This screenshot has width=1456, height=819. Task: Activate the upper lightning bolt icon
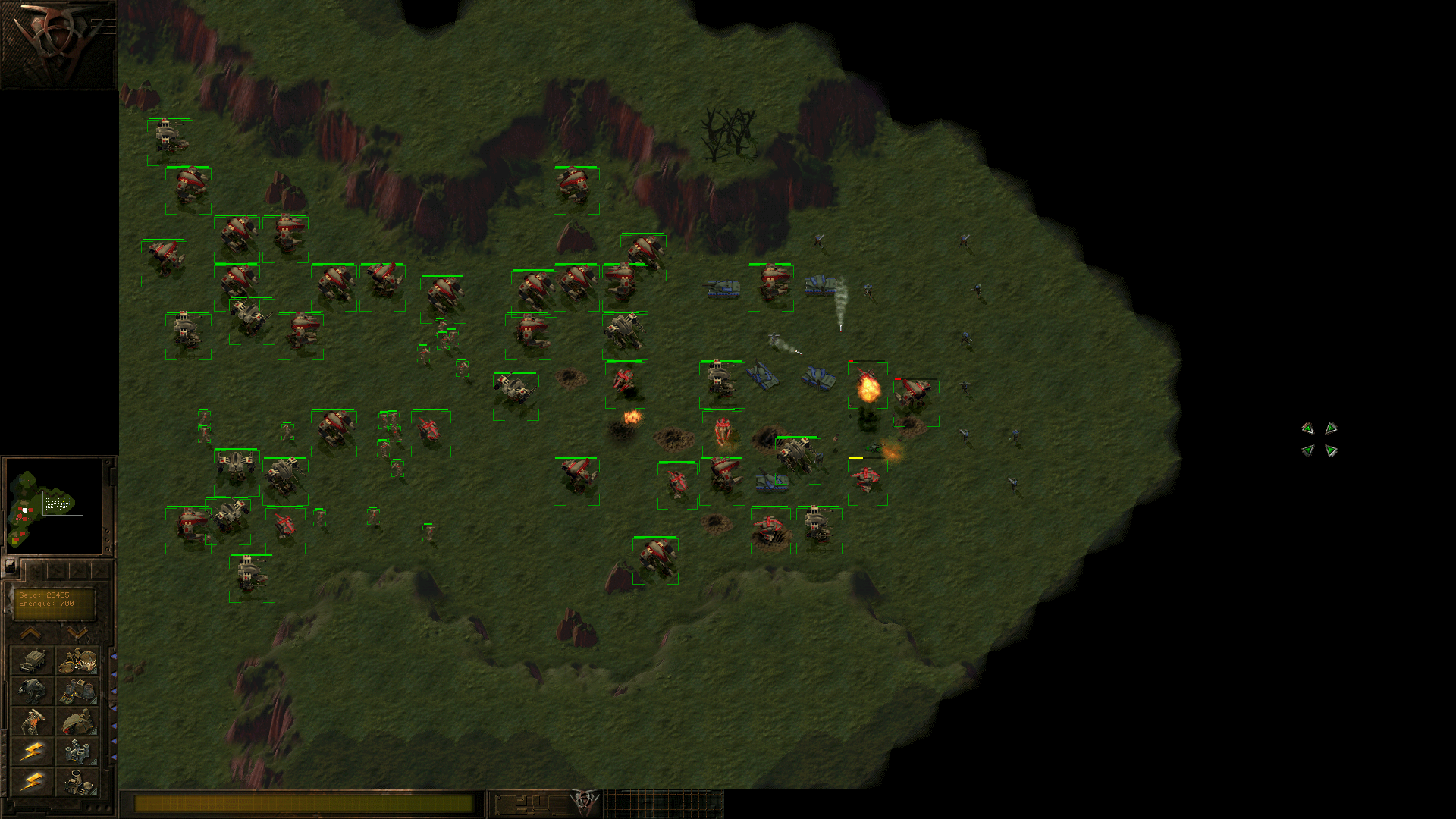point(32,752)
